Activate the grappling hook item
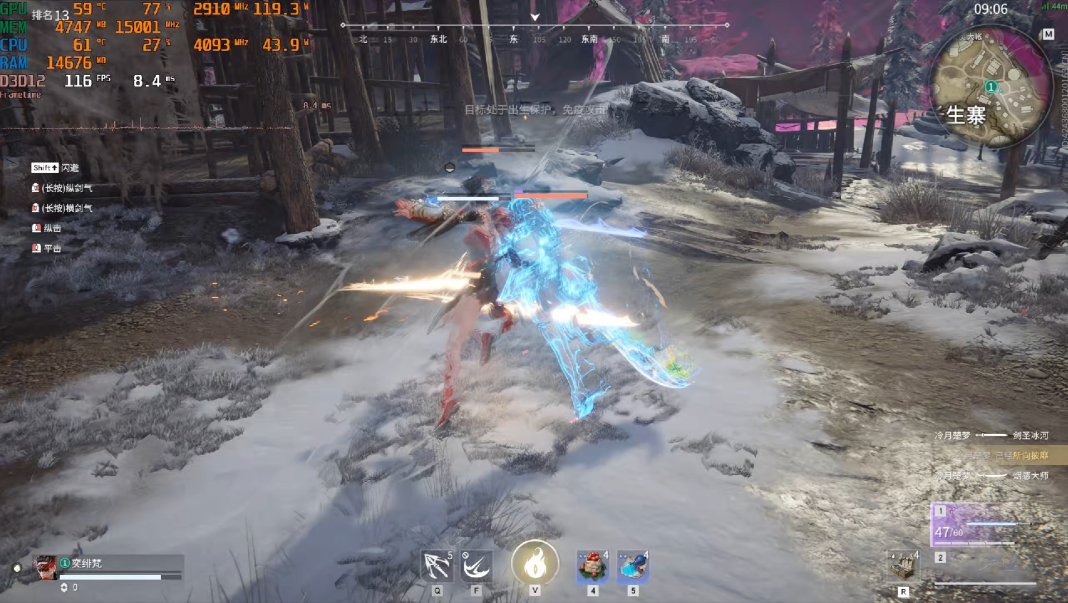Screen dimensions: 1068x603 (x=437, y=566)
